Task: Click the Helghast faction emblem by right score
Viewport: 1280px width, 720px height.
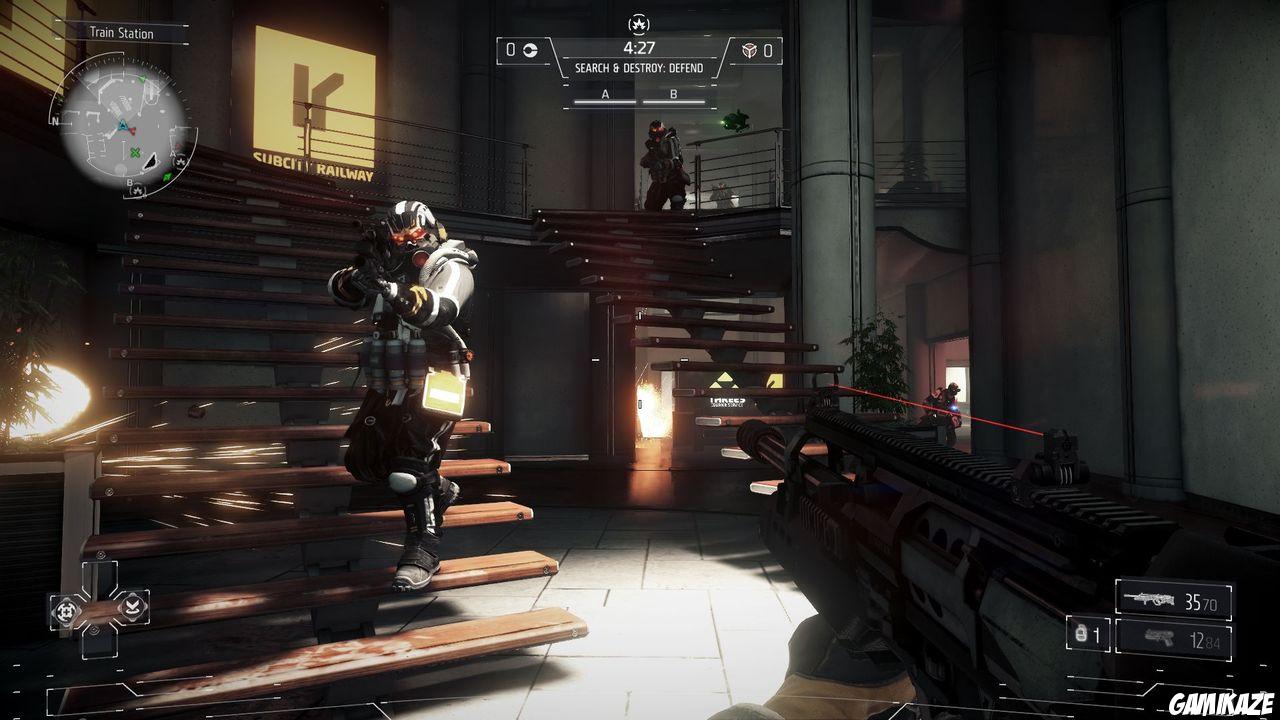Action: click(x=749, y=50)
